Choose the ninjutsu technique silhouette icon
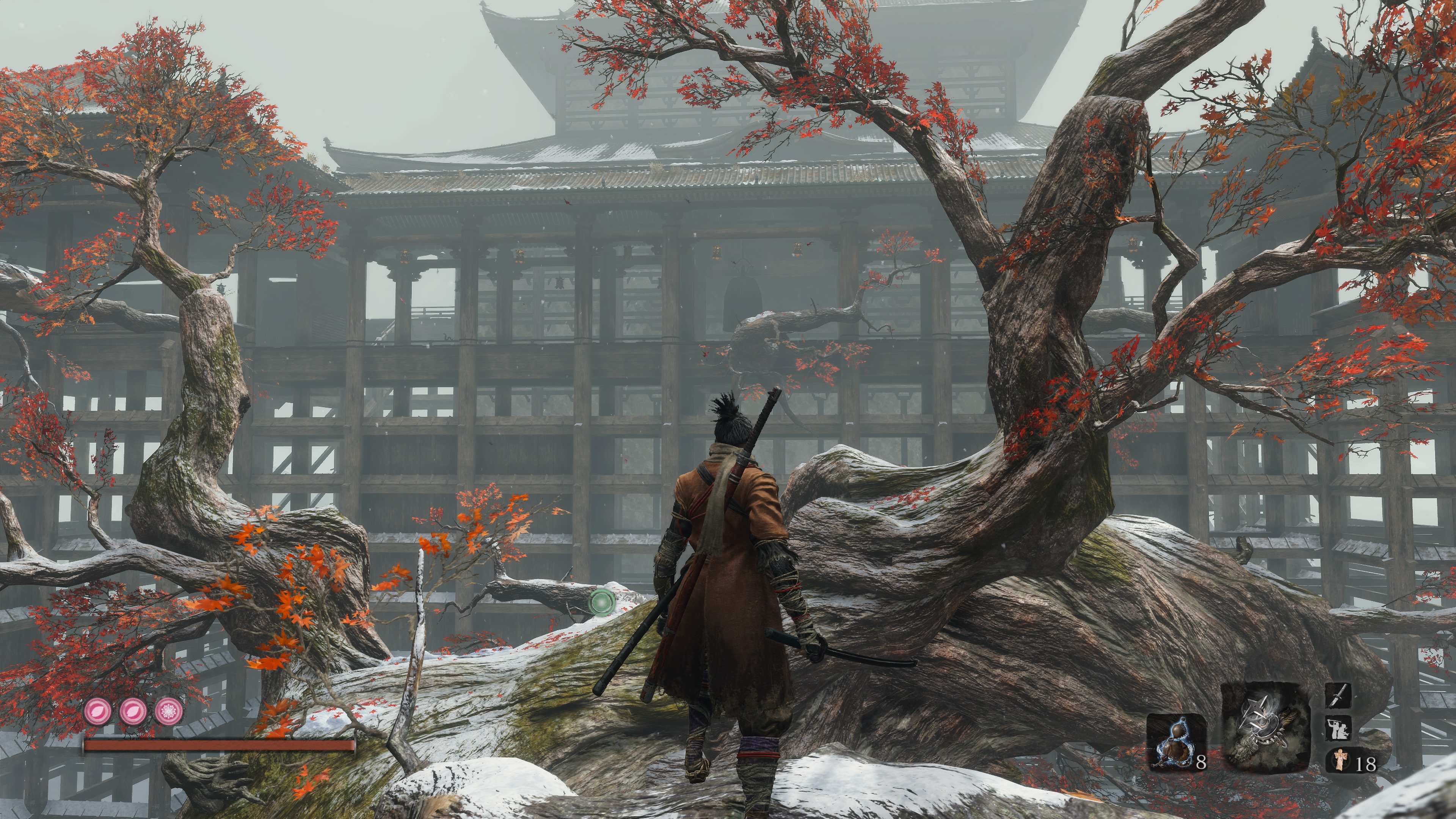Screen dimensions: 1456x819 pyautogui.click(x=1337, y=728)
